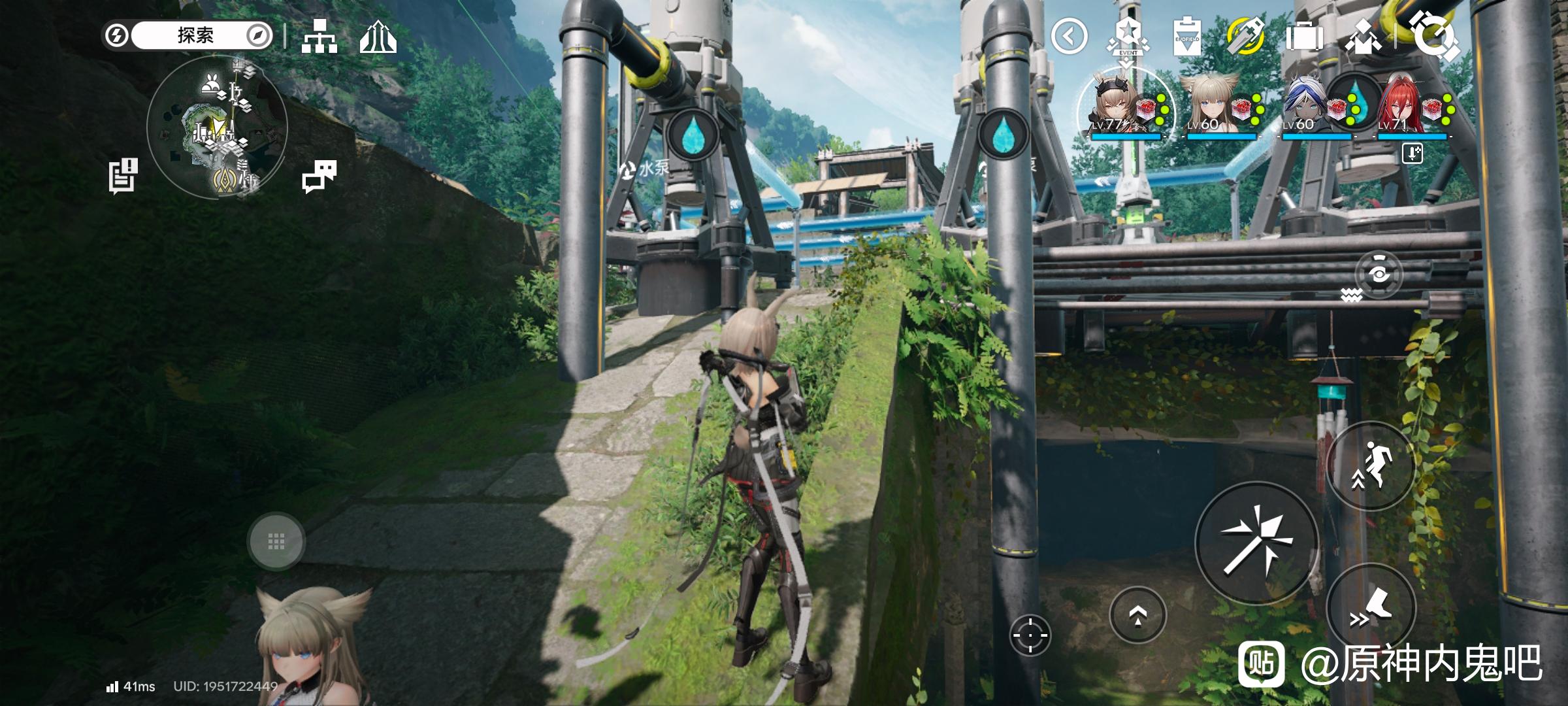Tap the crosshair lock-on button

click(1030, 634)
